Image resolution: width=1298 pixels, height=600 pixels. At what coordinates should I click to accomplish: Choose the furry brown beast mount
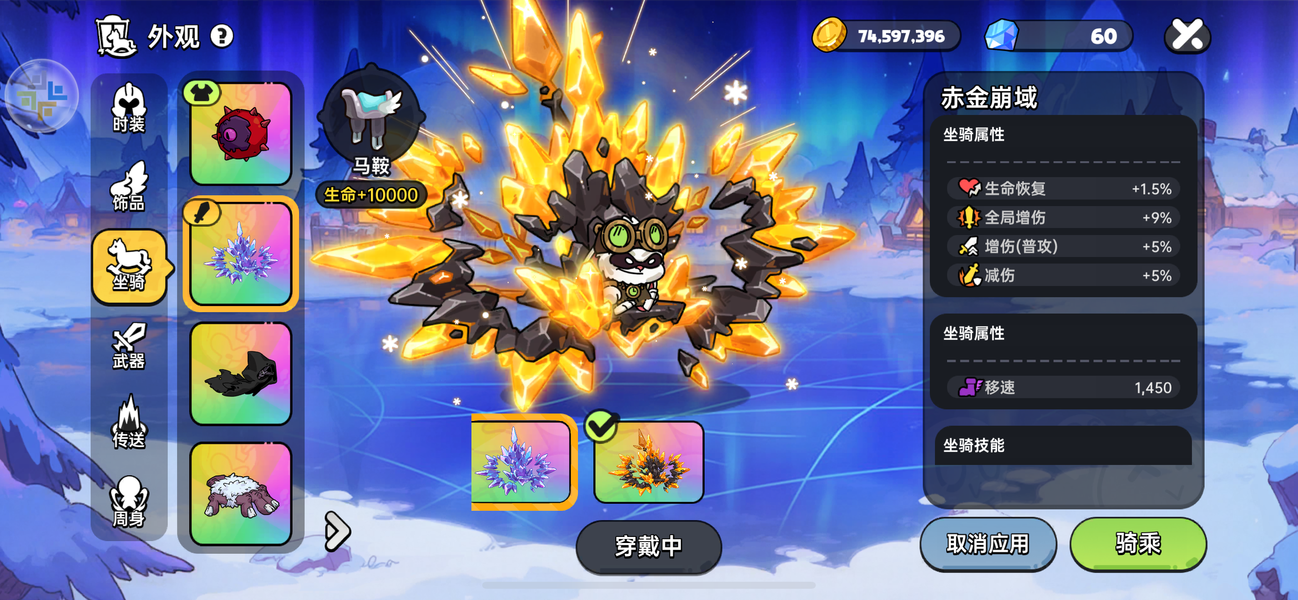point(240,494)
